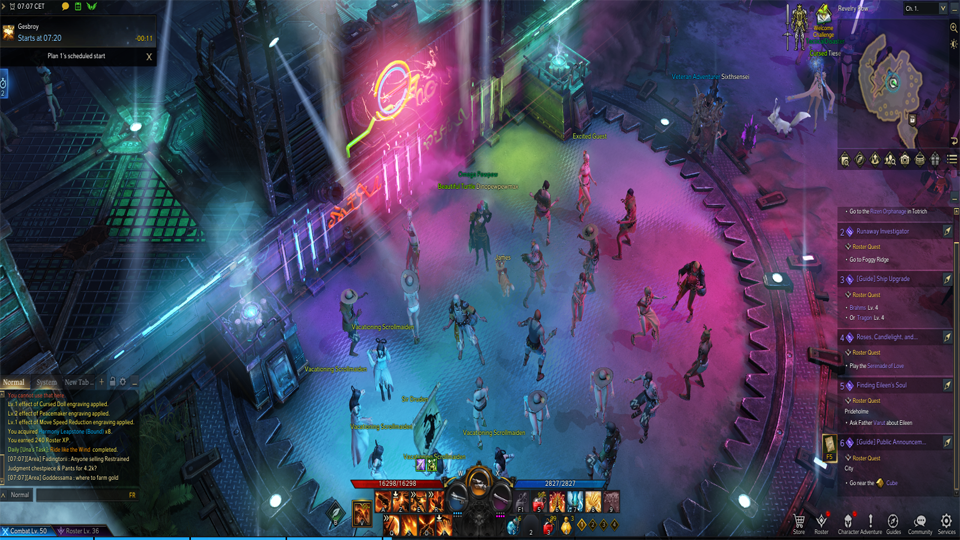Image resolution: width=960 pixels, height=540 pixels.
Task: Close the Plan 1's scheduled start notice
Action: click(x=149, y=57)
